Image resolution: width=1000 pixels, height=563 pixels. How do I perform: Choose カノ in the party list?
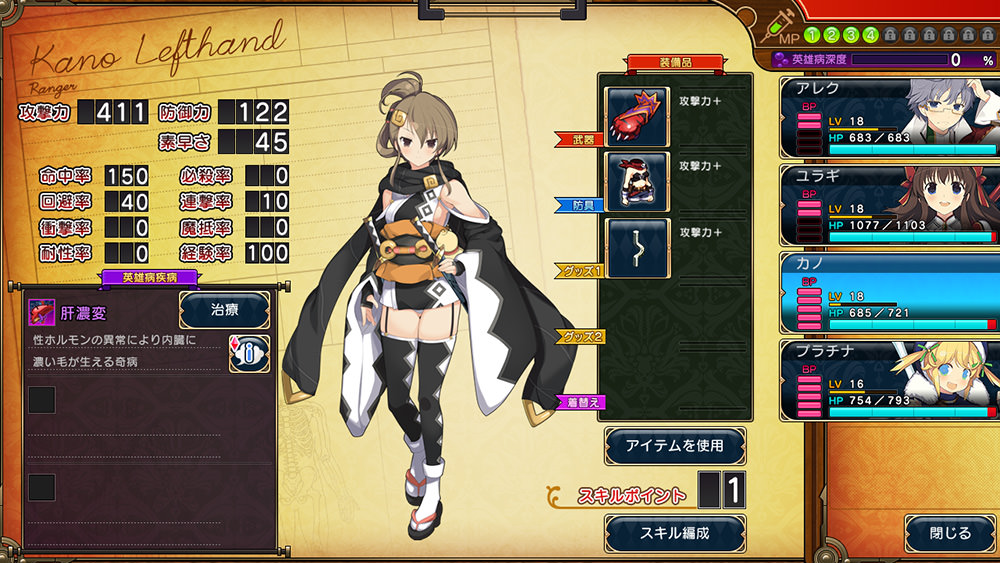(889, 291)
